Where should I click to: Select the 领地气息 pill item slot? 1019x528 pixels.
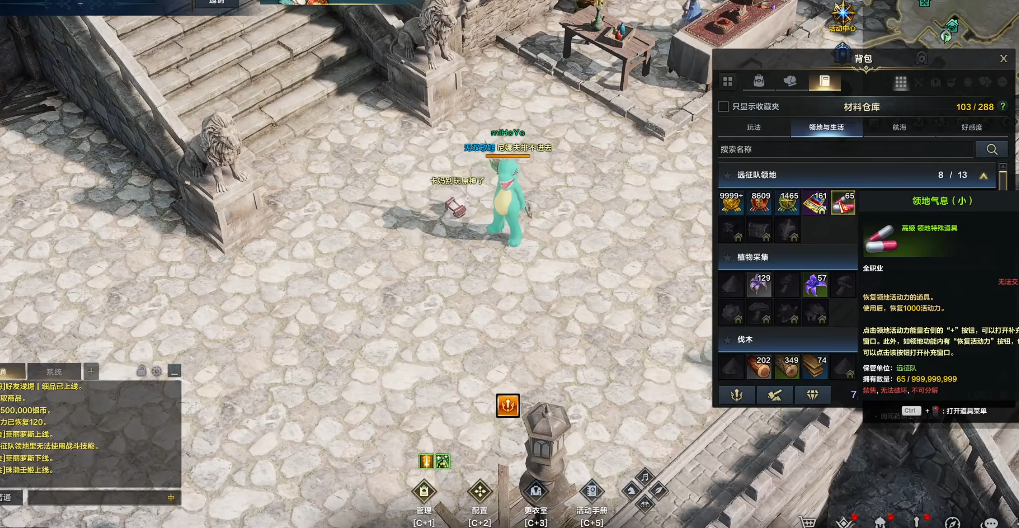tap(843, 203)
